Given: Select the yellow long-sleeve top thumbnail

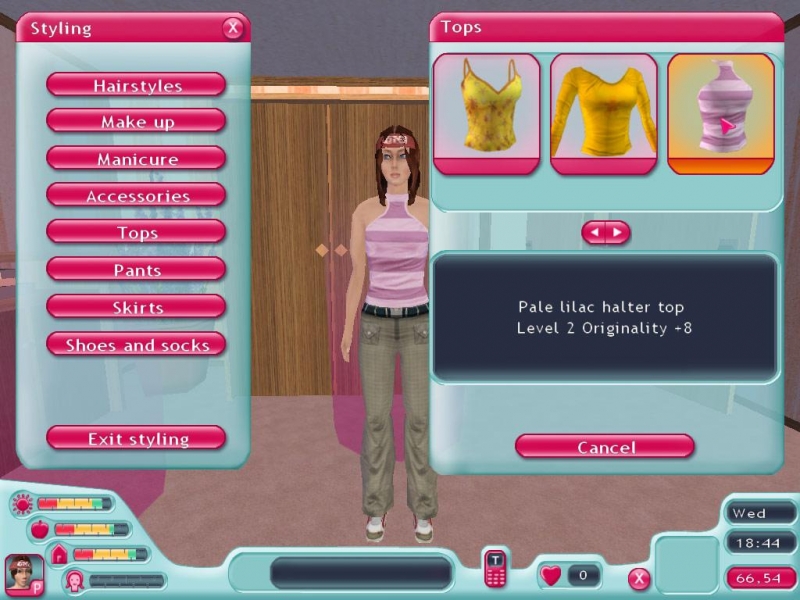Looking at the screenshot, I should pos(603,113).
